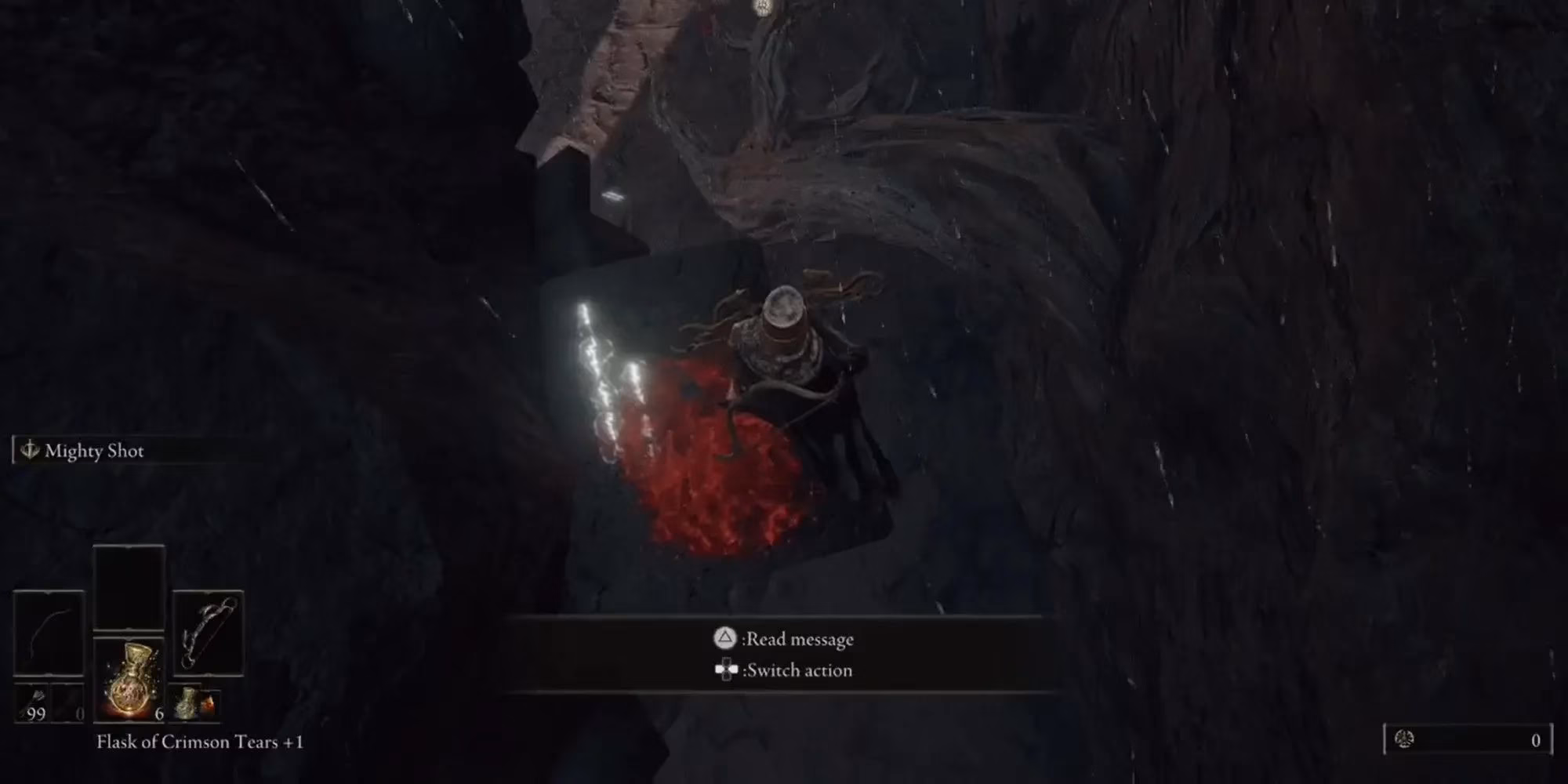Click the triangle button icon beside Read message
Image resolution: width=1568 pixels, height=784 pixels.
[724, 640]
